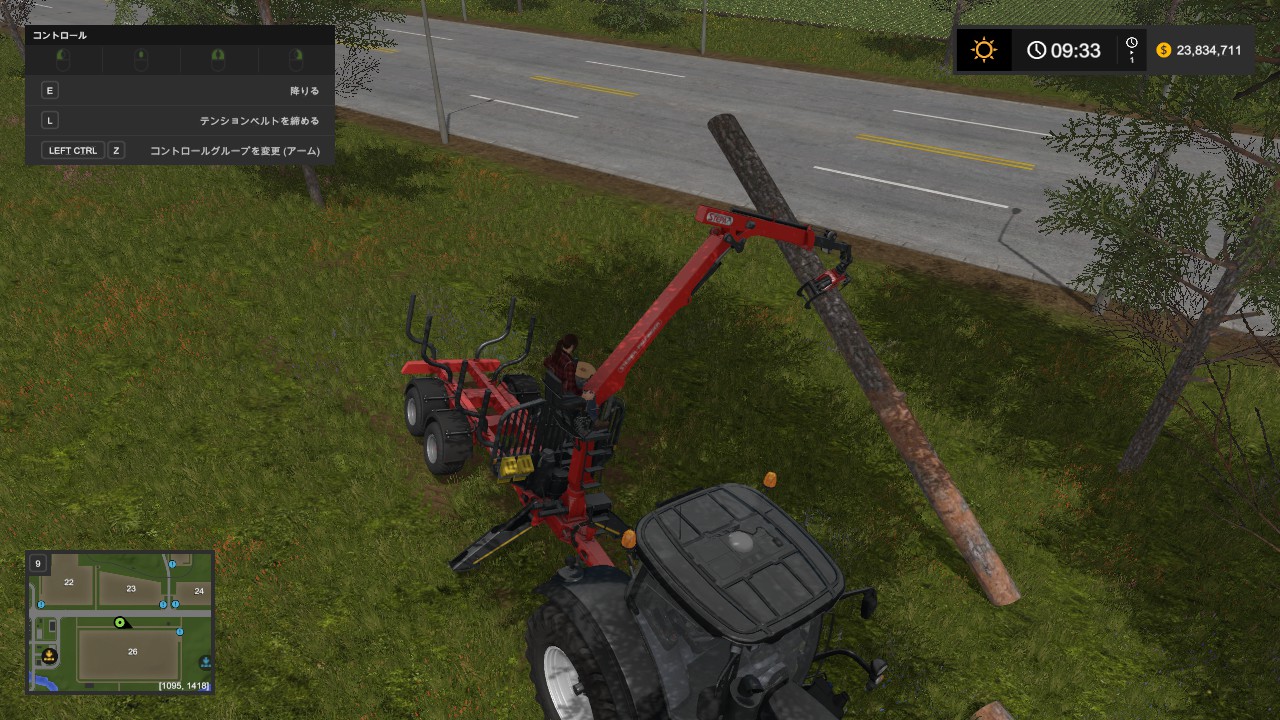Image resolution: width=1280 pixels, height=720 pixels.
Task: Click the small time-scale clock icon
Action: pos(1132,42)
